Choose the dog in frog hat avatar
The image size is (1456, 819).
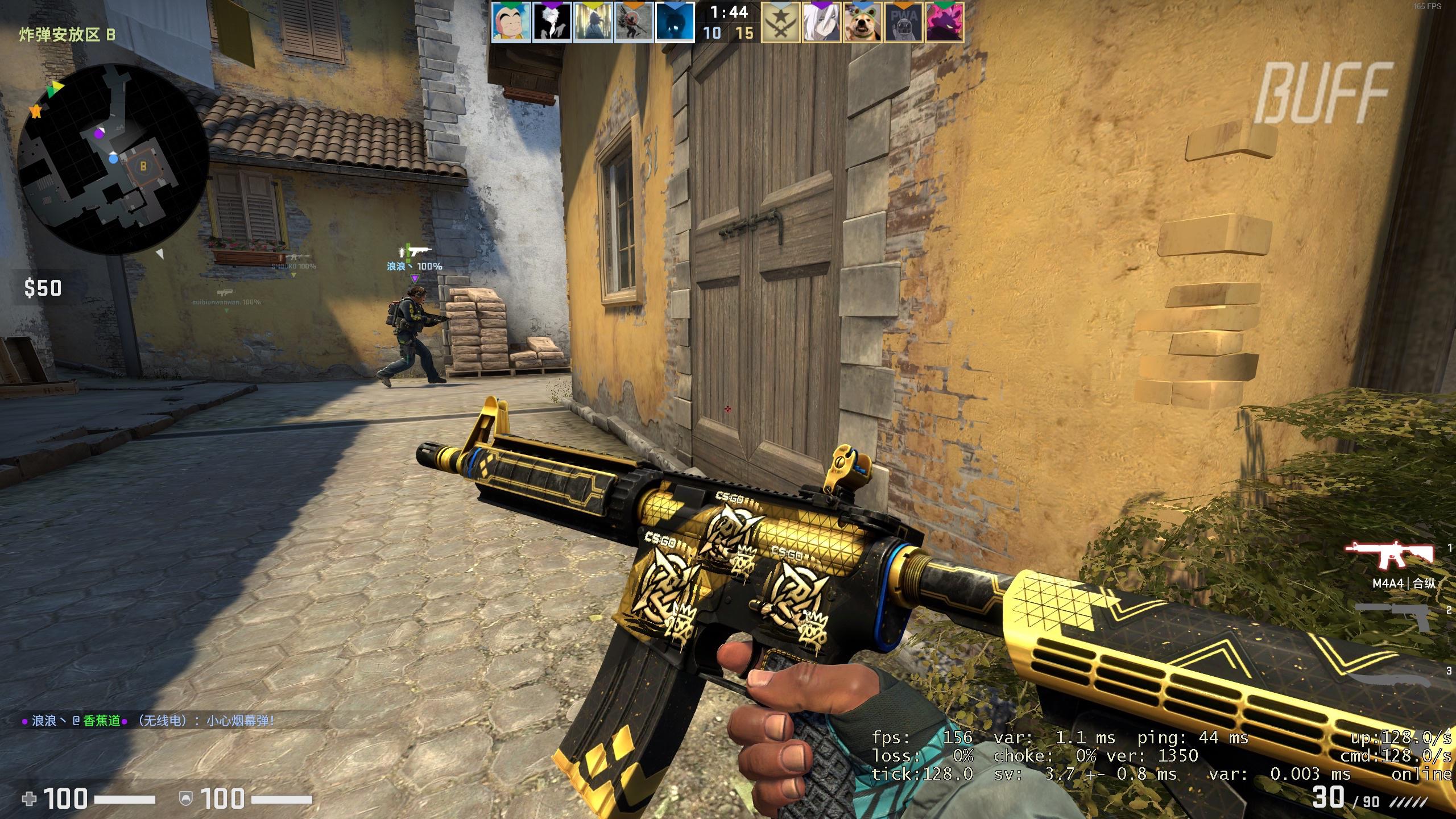863,23
